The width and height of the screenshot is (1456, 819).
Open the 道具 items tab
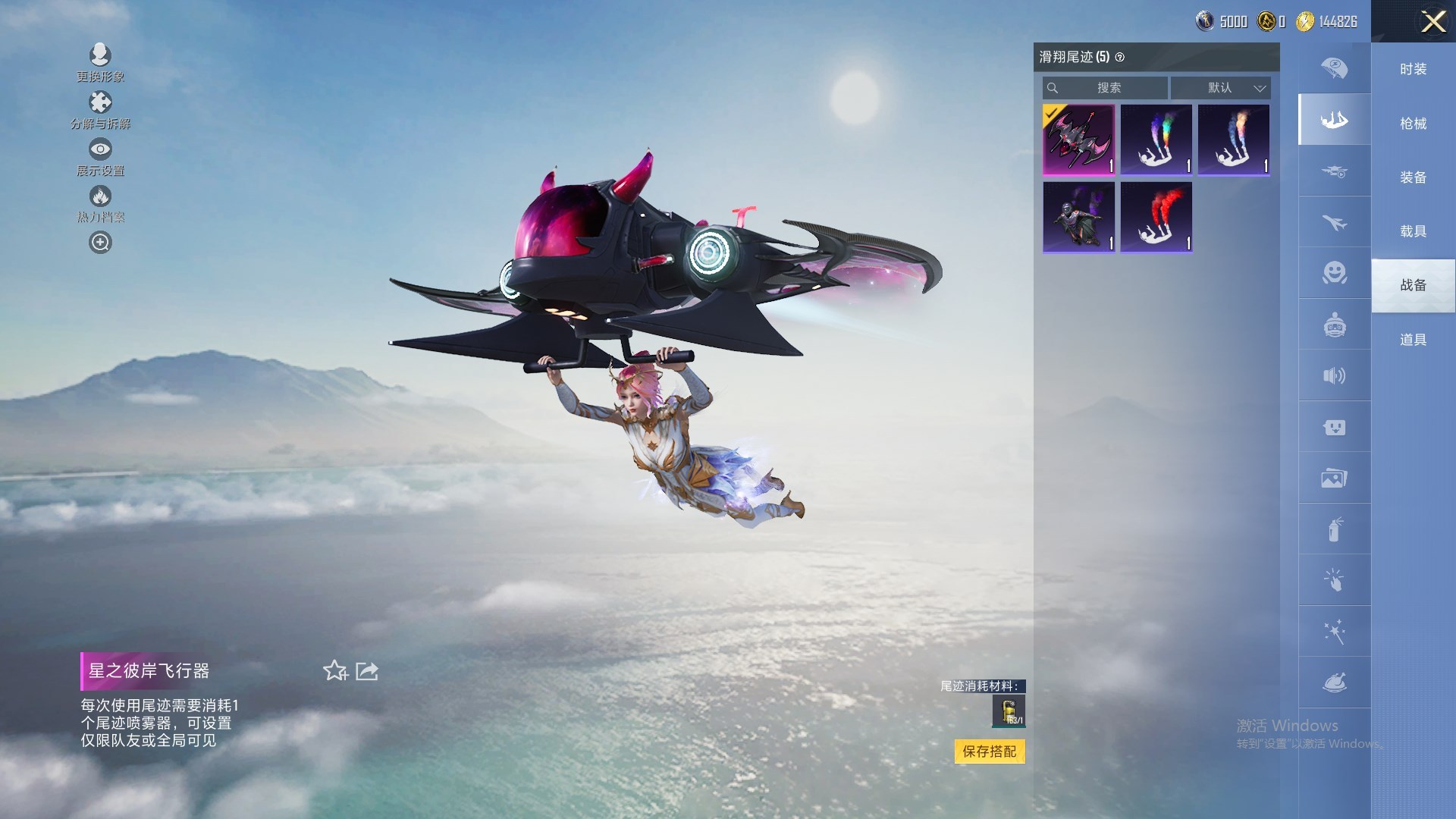(1413, 340)
